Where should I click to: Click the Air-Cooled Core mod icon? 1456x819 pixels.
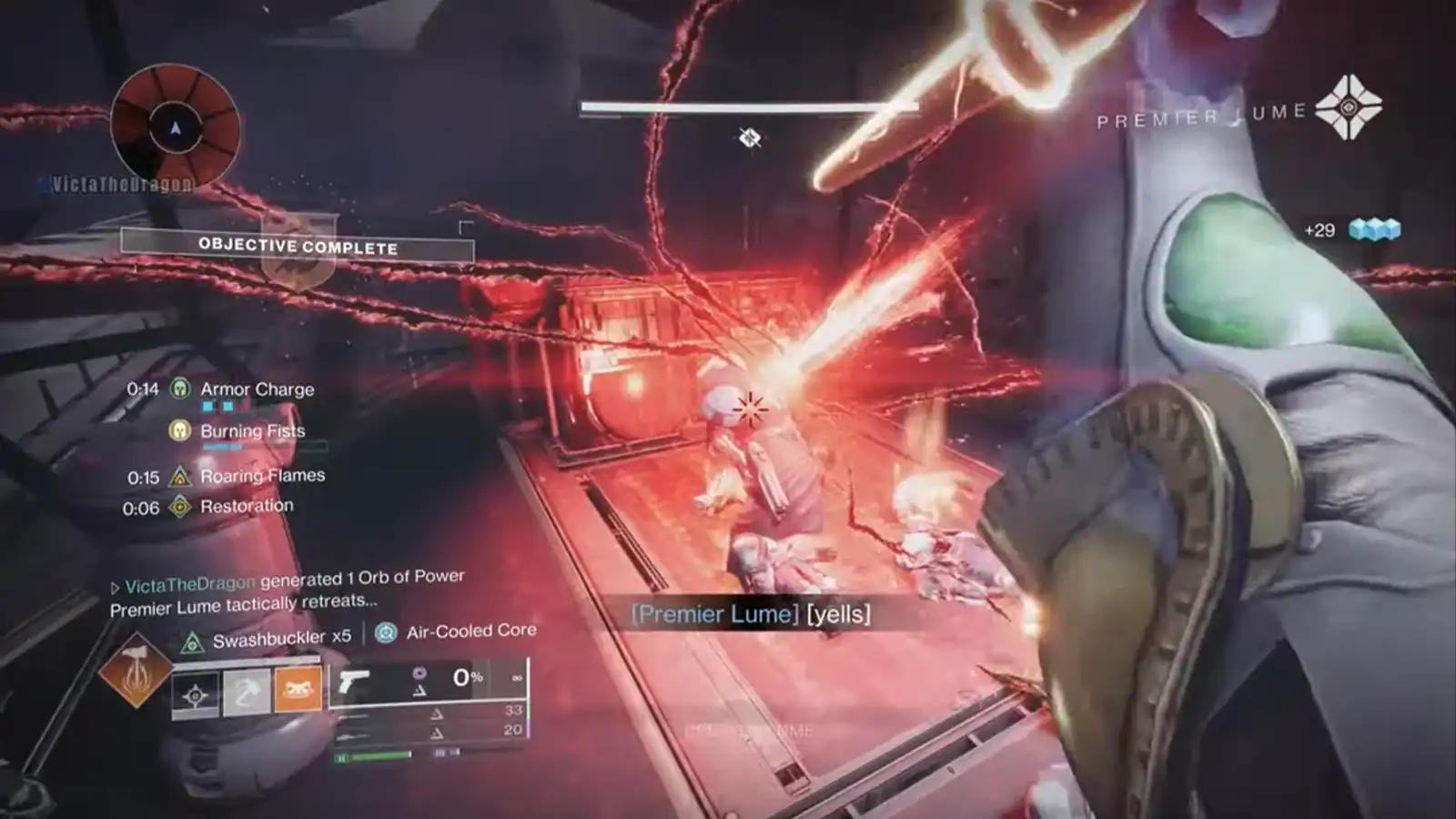click(387, 632)
